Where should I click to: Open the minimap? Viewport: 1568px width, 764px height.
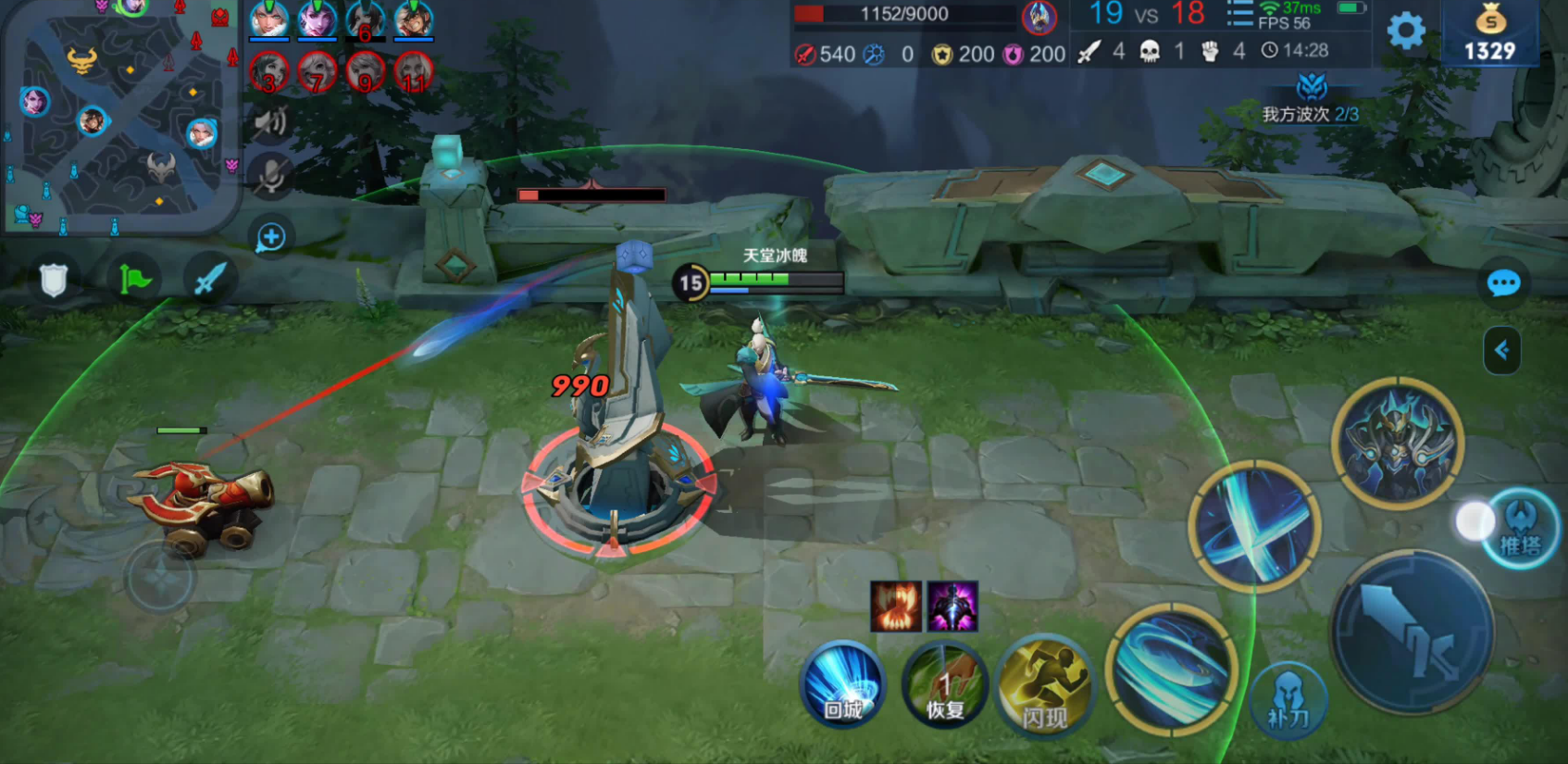pos(118,116)
